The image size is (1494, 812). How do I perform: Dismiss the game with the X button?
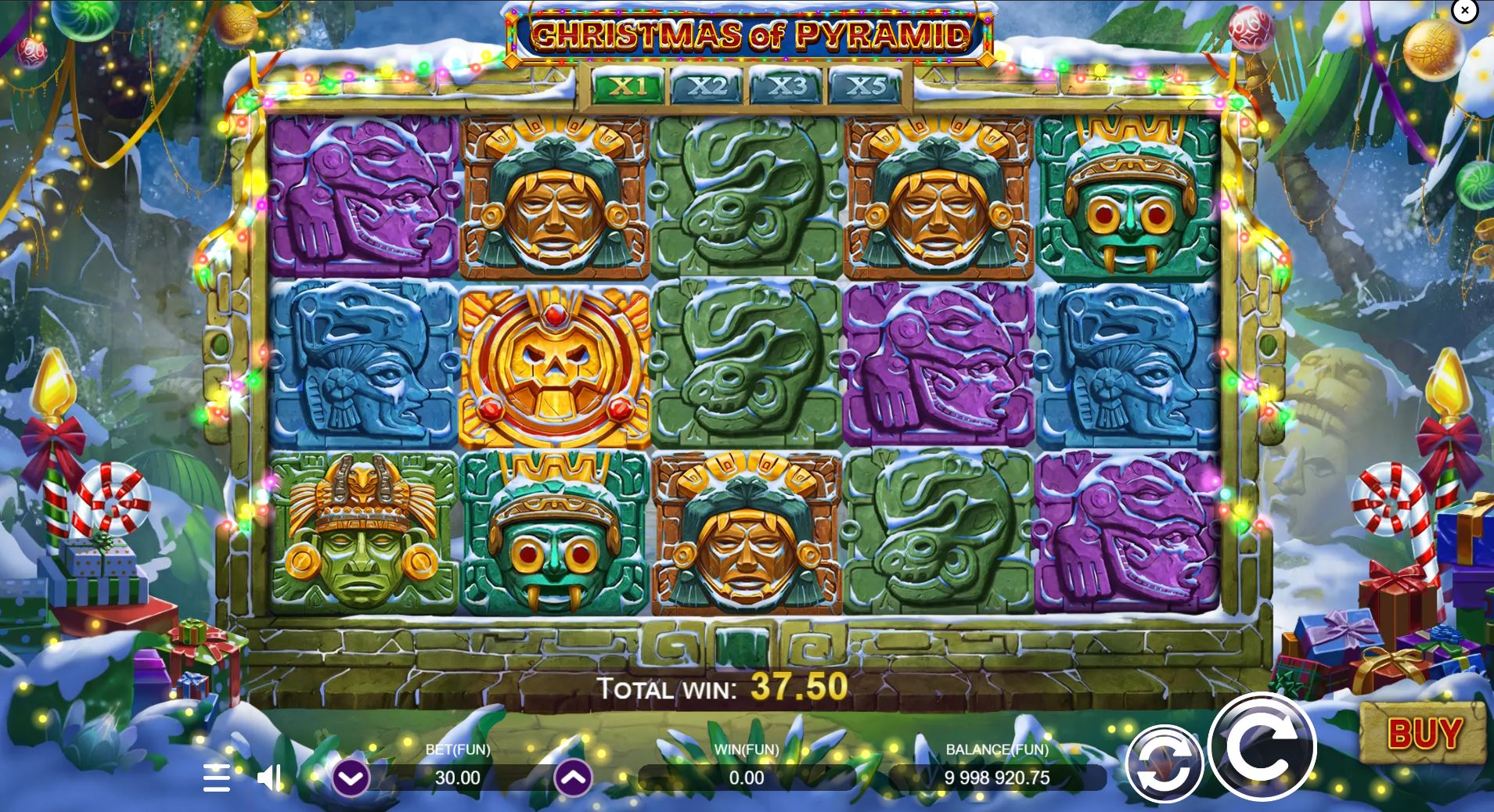[1464, 11]
